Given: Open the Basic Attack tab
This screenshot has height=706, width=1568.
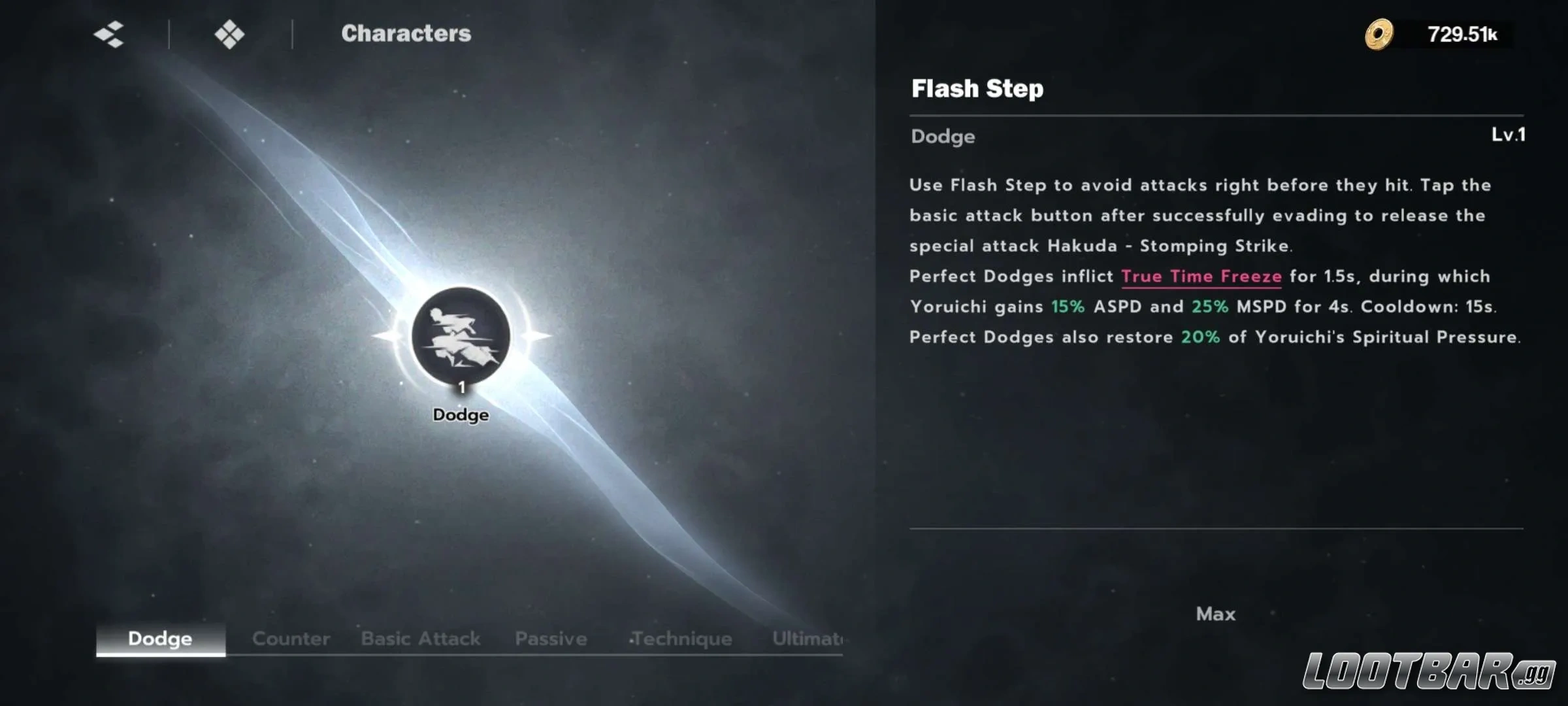Looking at the screenshot, I should 420,639.
